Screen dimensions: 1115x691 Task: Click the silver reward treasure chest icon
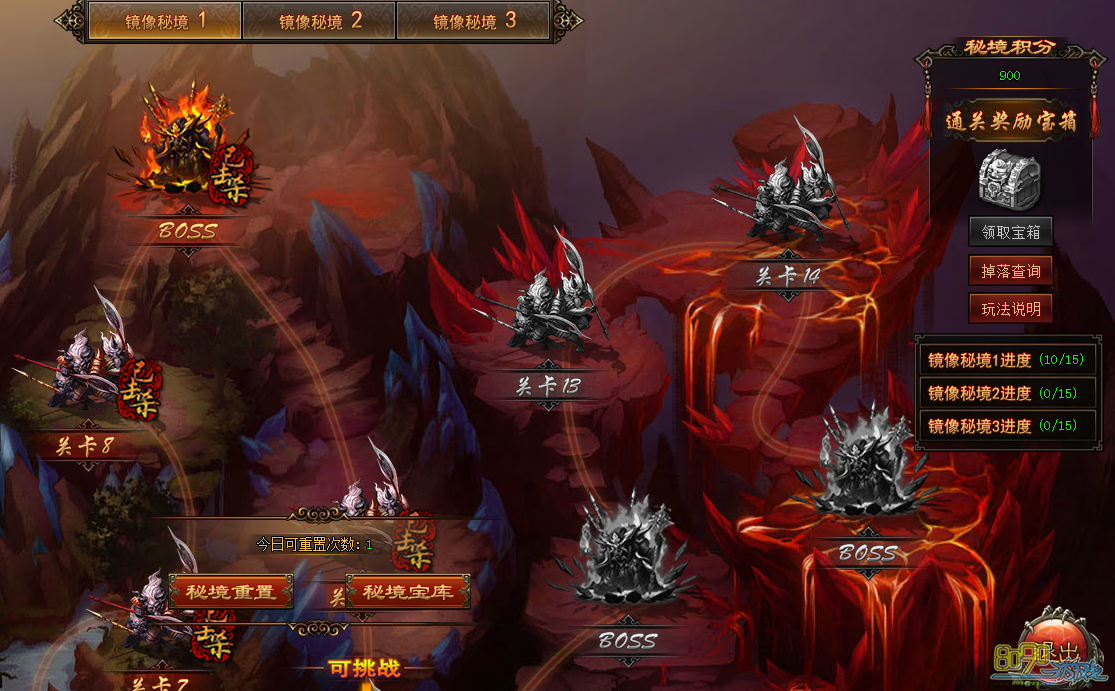coord(1009,180)
